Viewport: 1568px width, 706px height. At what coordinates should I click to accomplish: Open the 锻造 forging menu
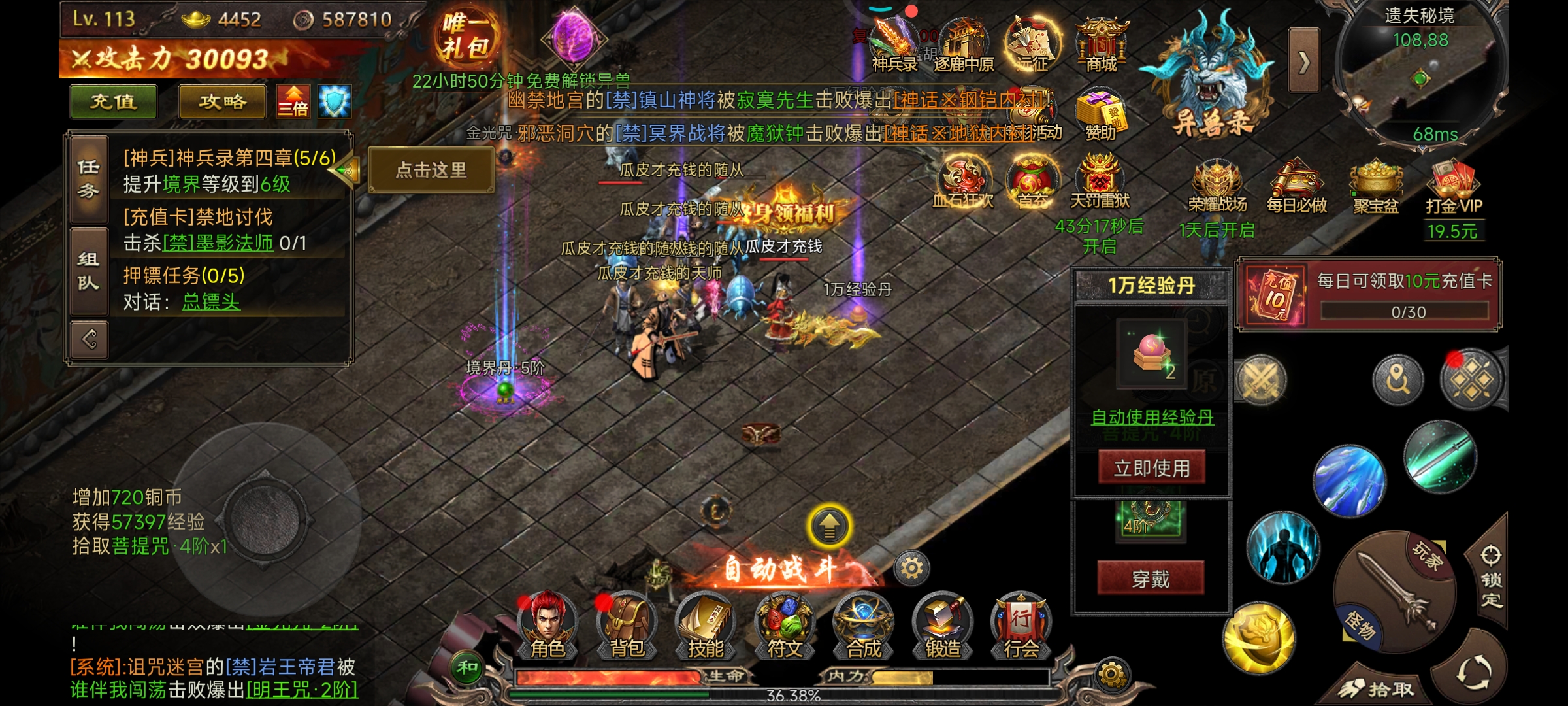(943, 625)
